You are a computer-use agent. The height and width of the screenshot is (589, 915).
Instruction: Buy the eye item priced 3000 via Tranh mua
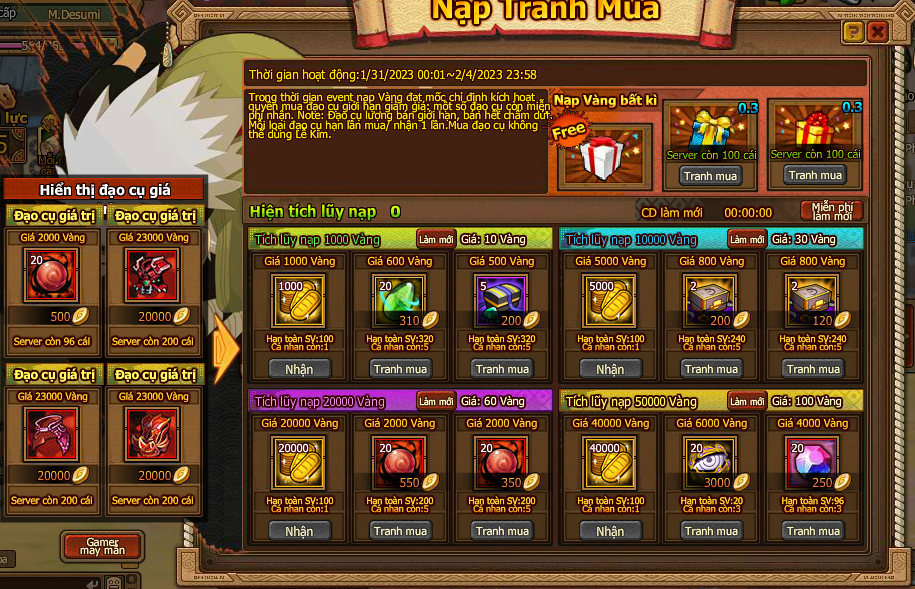(712, 531)
